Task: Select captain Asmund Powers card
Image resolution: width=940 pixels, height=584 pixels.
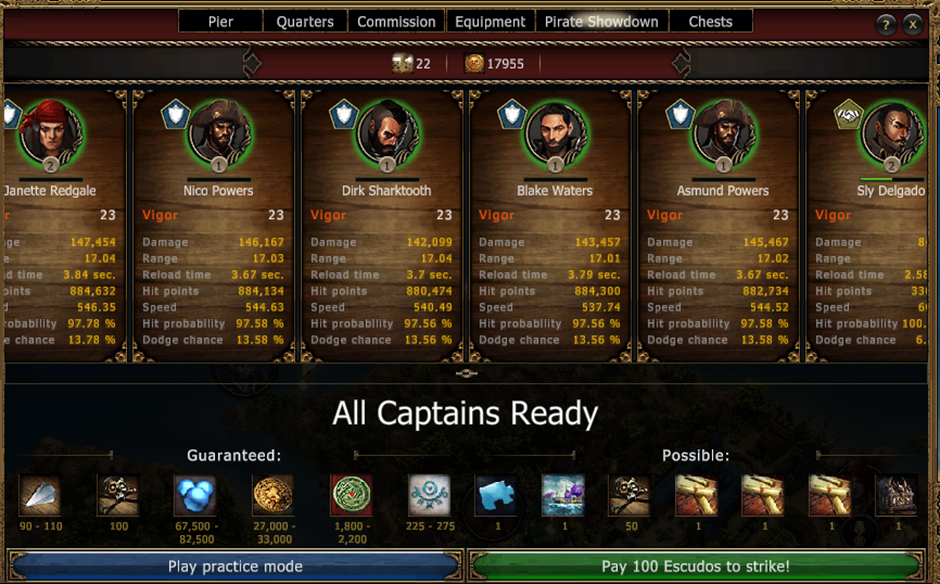Action: click(x=722, y=220)
